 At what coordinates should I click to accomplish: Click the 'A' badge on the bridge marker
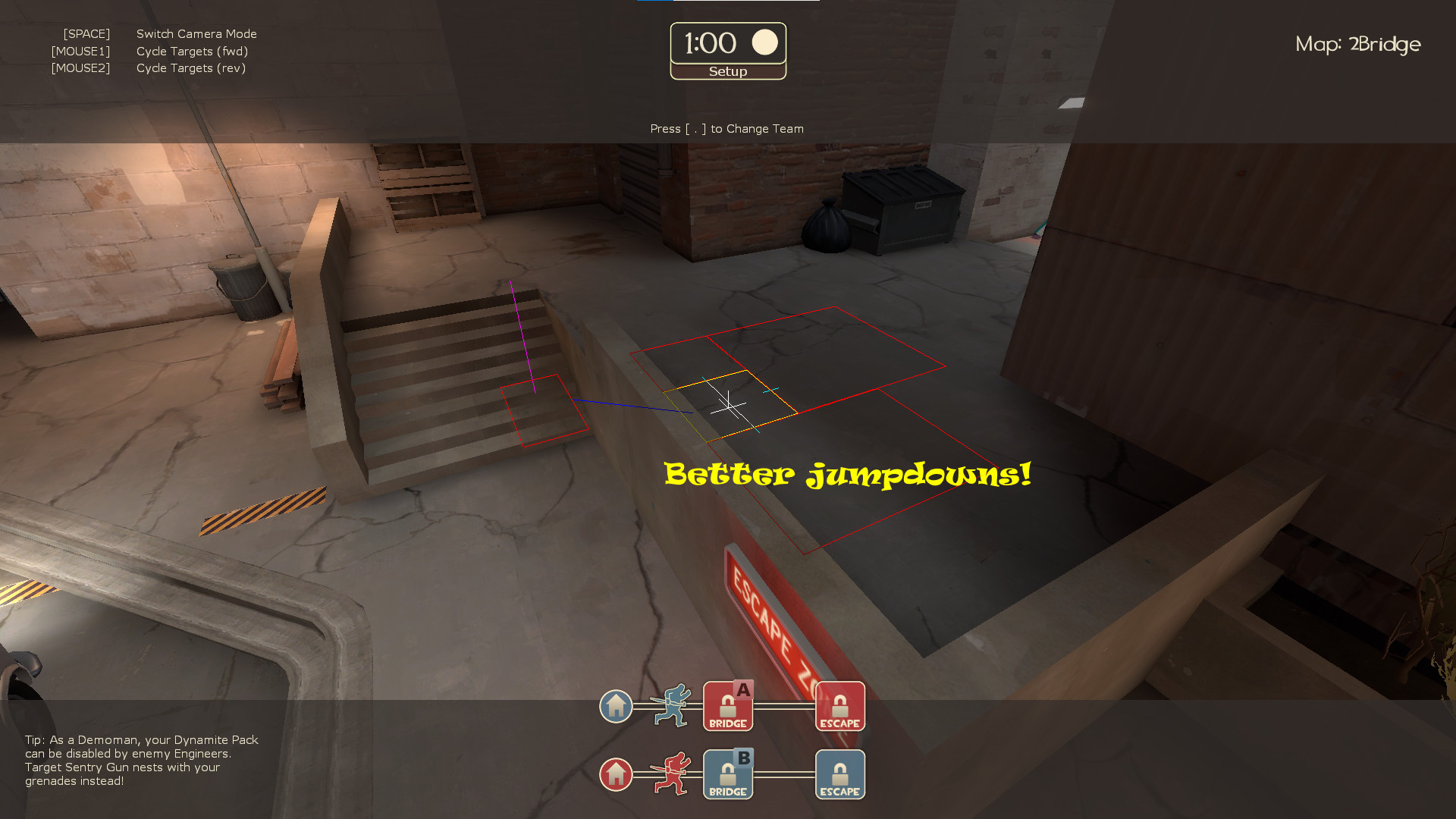742,689
